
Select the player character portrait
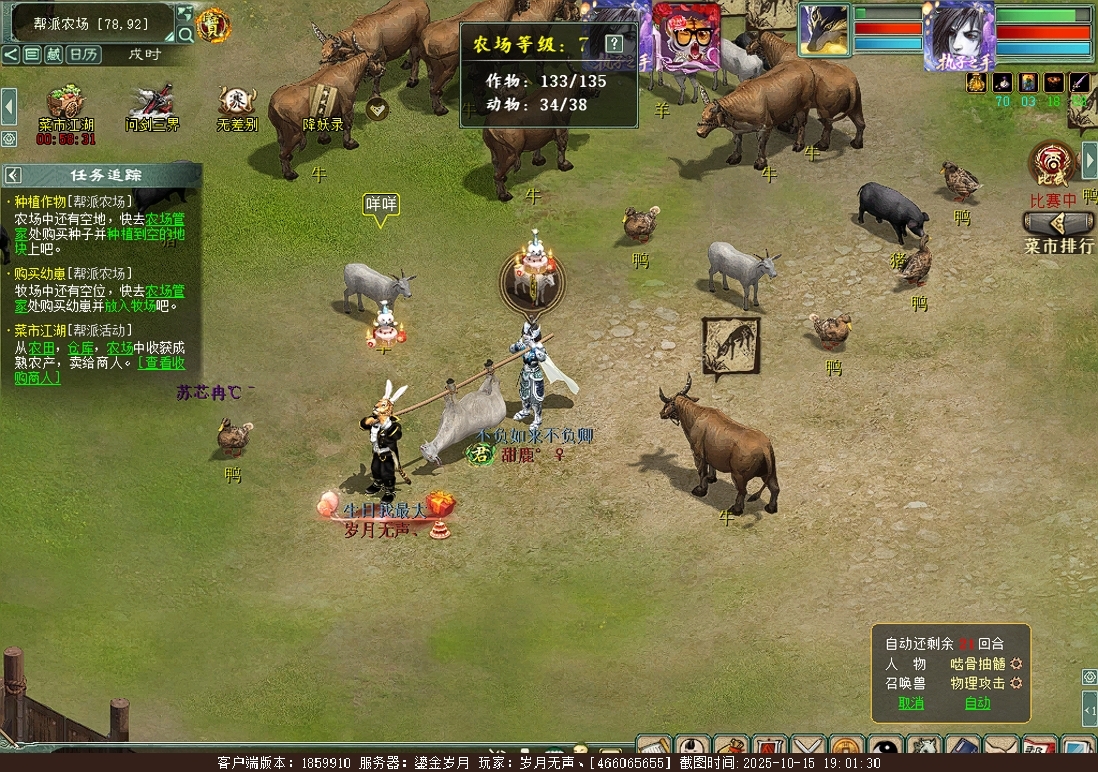[x=959, y=32]
